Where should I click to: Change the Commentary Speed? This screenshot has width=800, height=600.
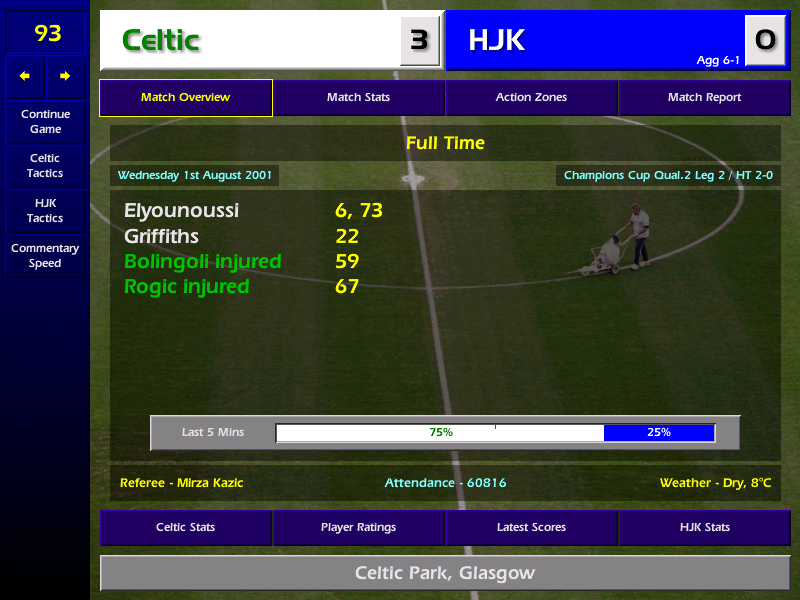45,256
